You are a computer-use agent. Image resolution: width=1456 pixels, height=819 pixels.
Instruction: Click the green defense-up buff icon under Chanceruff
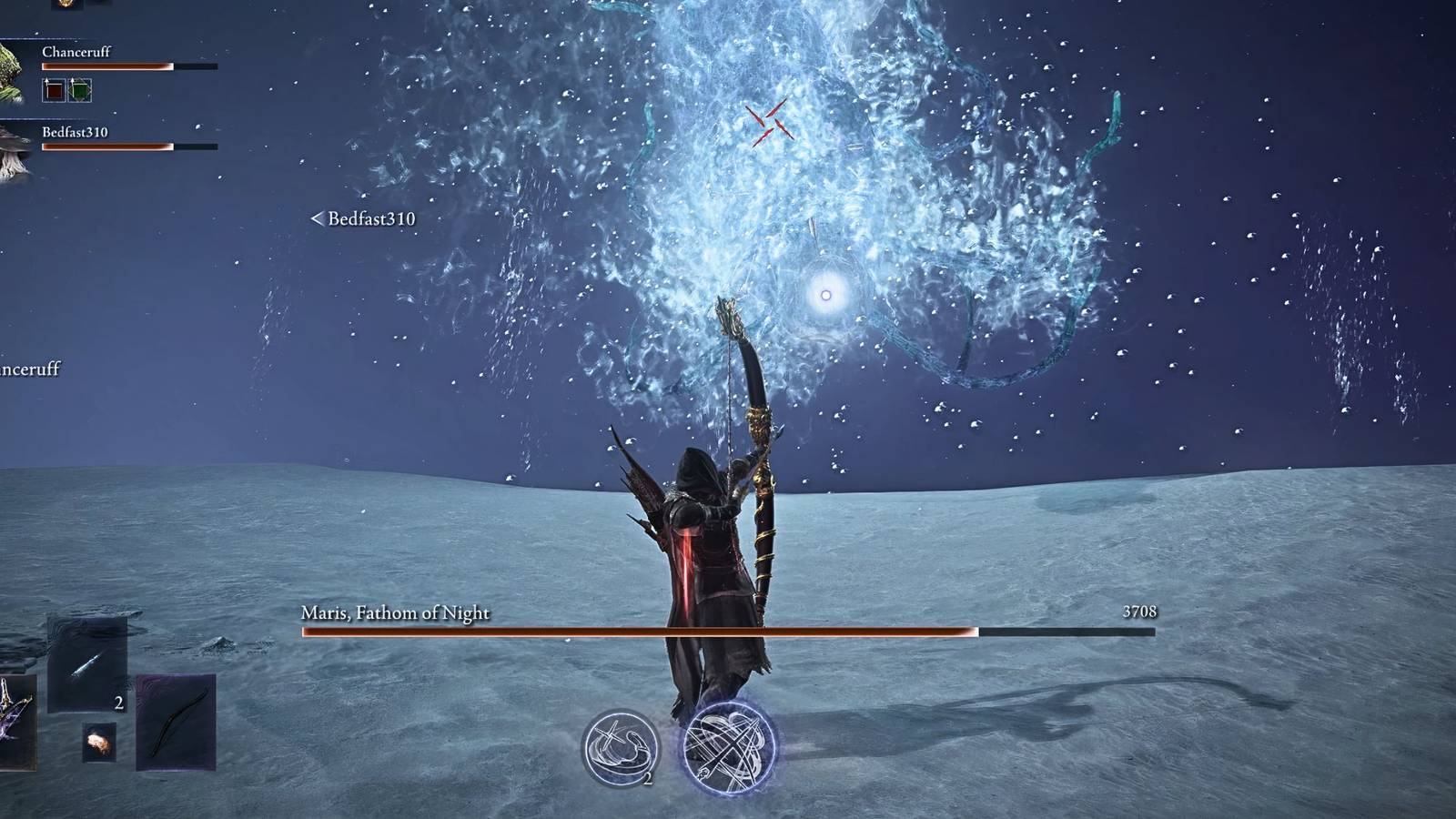click(x=79, y=89)
